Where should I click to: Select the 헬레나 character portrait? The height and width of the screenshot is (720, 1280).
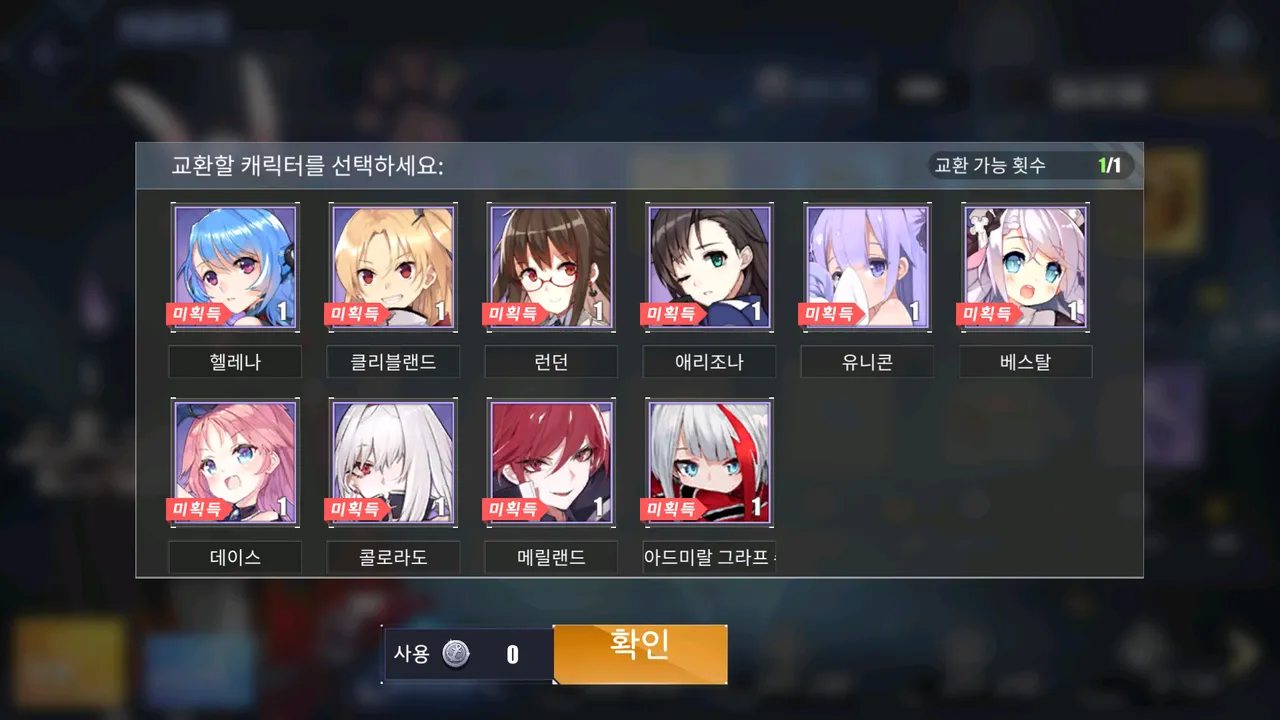[235, 265]
